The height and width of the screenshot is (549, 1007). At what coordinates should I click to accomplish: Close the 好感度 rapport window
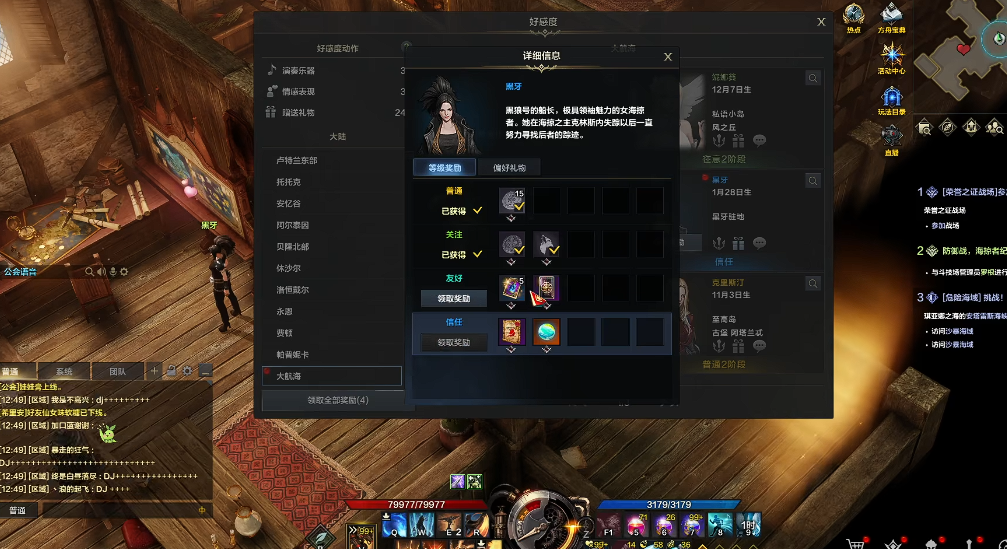coord(821,22)
